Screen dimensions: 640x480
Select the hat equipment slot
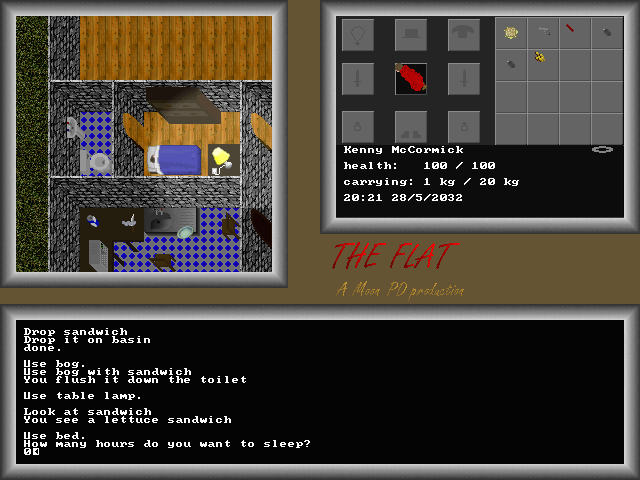[x=411, y=35]
